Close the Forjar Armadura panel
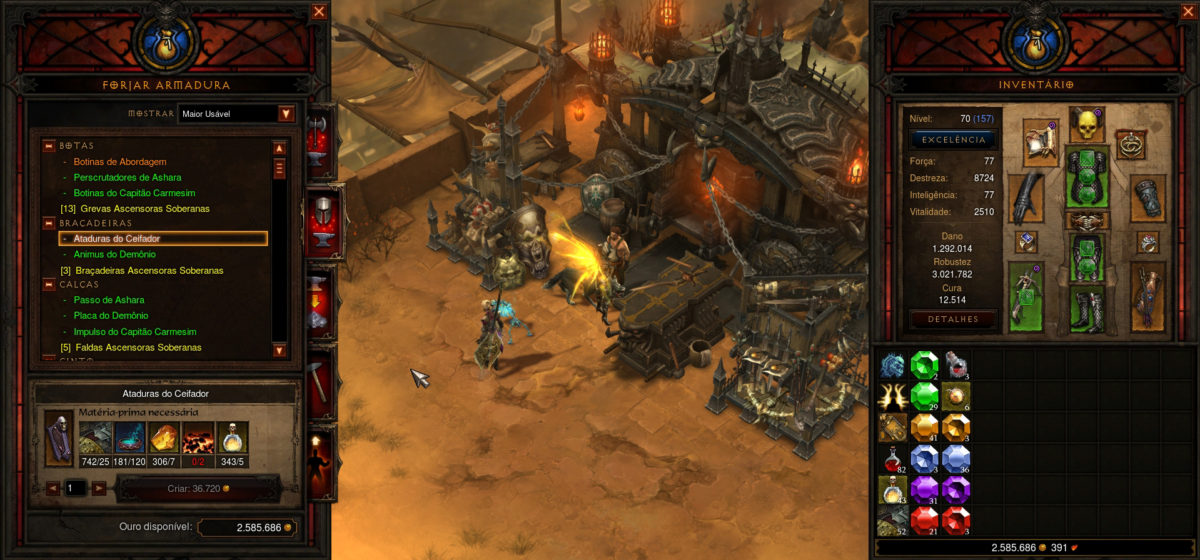 (x=319, y=12)
